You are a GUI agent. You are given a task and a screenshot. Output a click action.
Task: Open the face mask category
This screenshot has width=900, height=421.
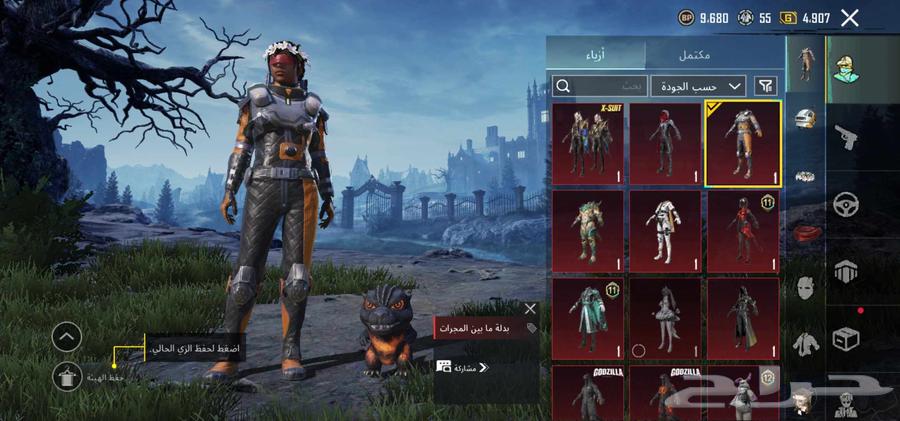806,289
